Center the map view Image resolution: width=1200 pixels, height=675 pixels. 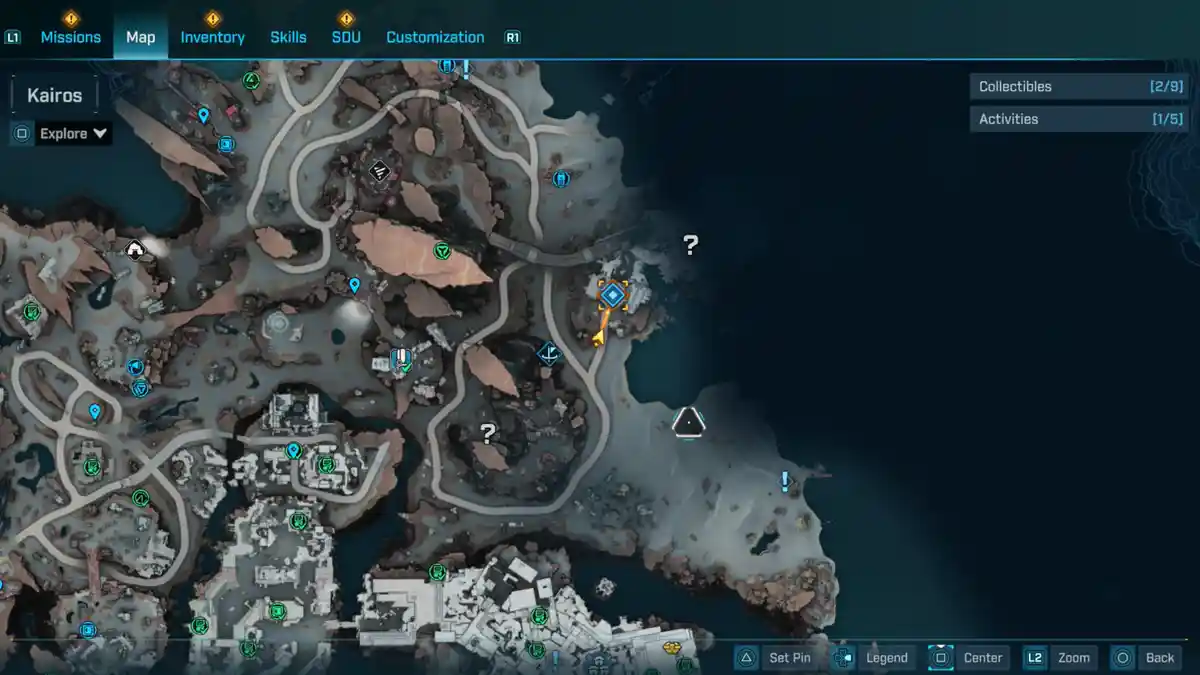968,657
